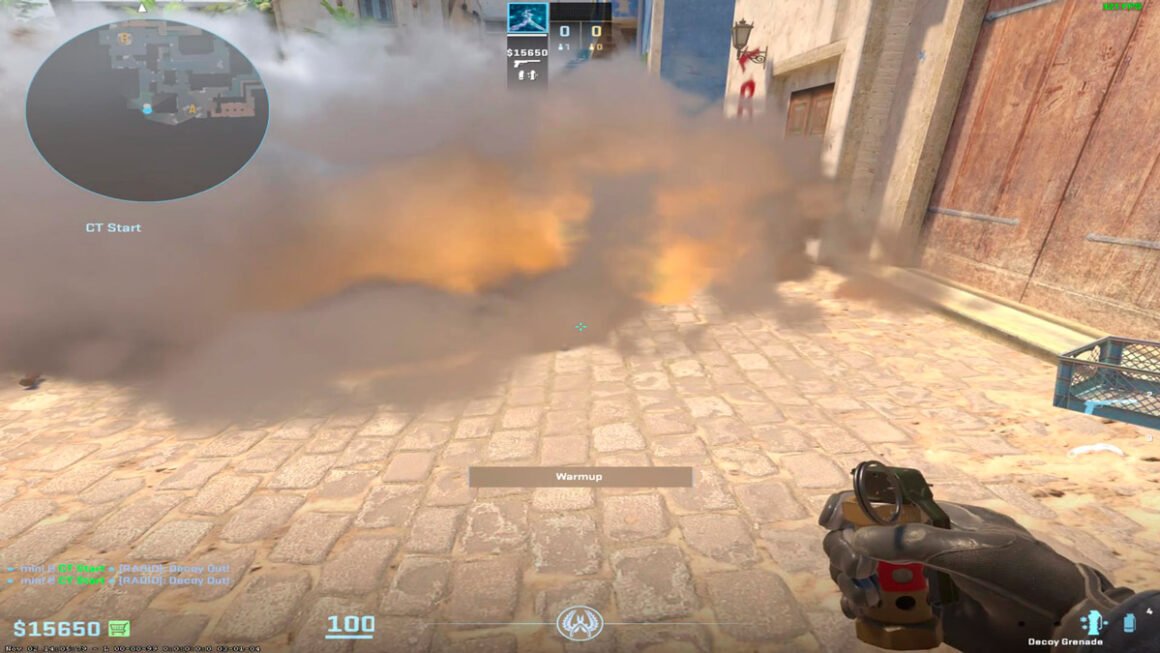Choose the second grenade icon beside the decoy
The width and height of the screenshot is (1160, 653).
(x=1129, y=622)
